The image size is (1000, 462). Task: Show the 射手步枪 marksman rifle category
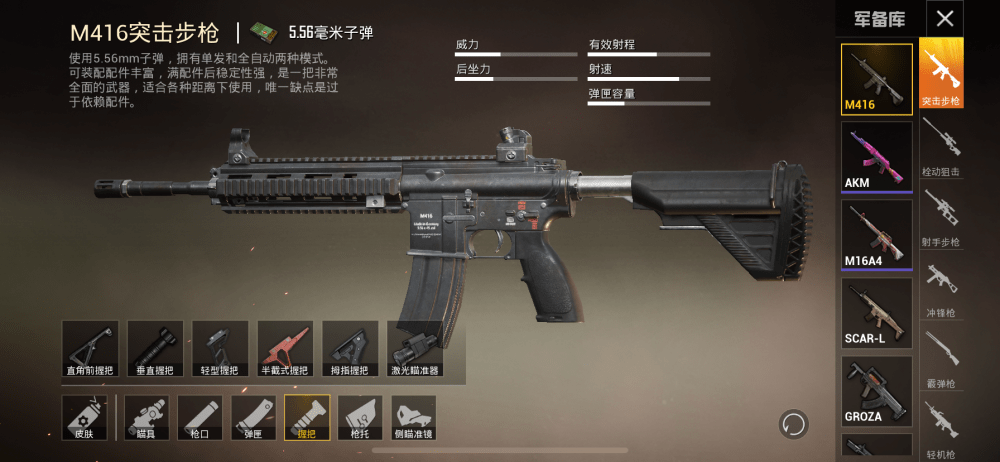pos(941,215)
